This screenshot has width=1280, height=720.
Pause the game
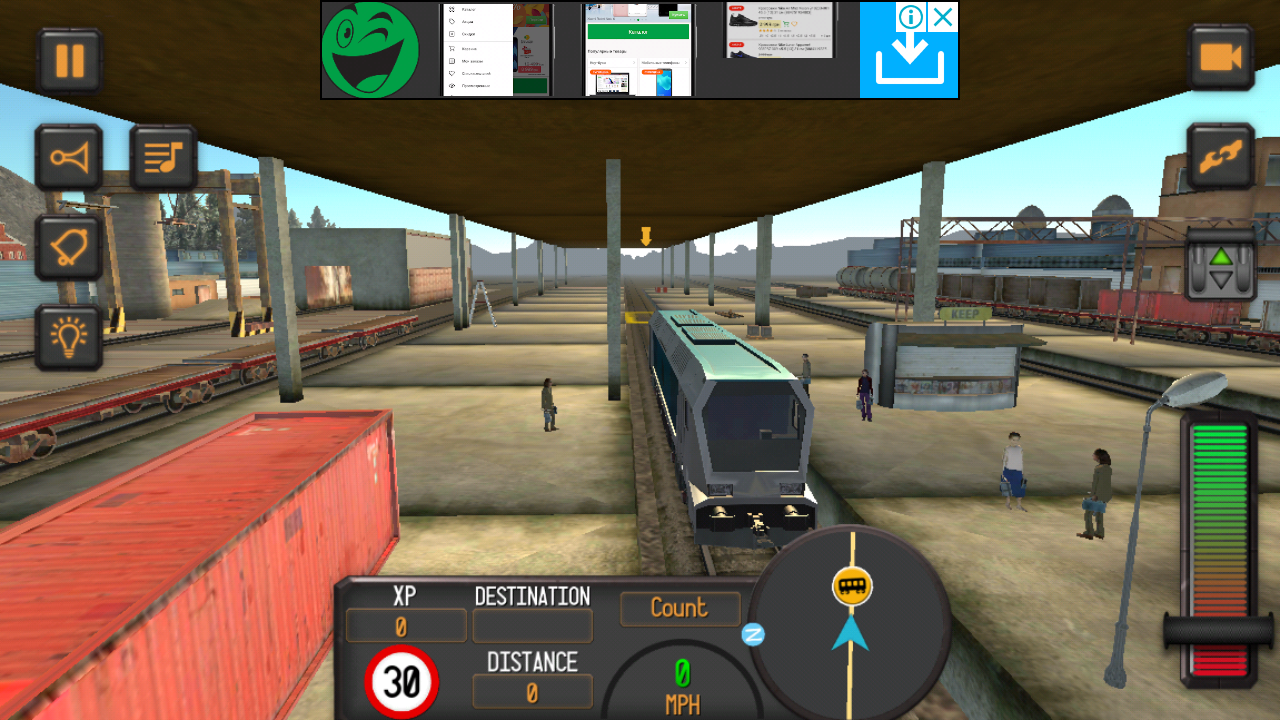(69, 61)
